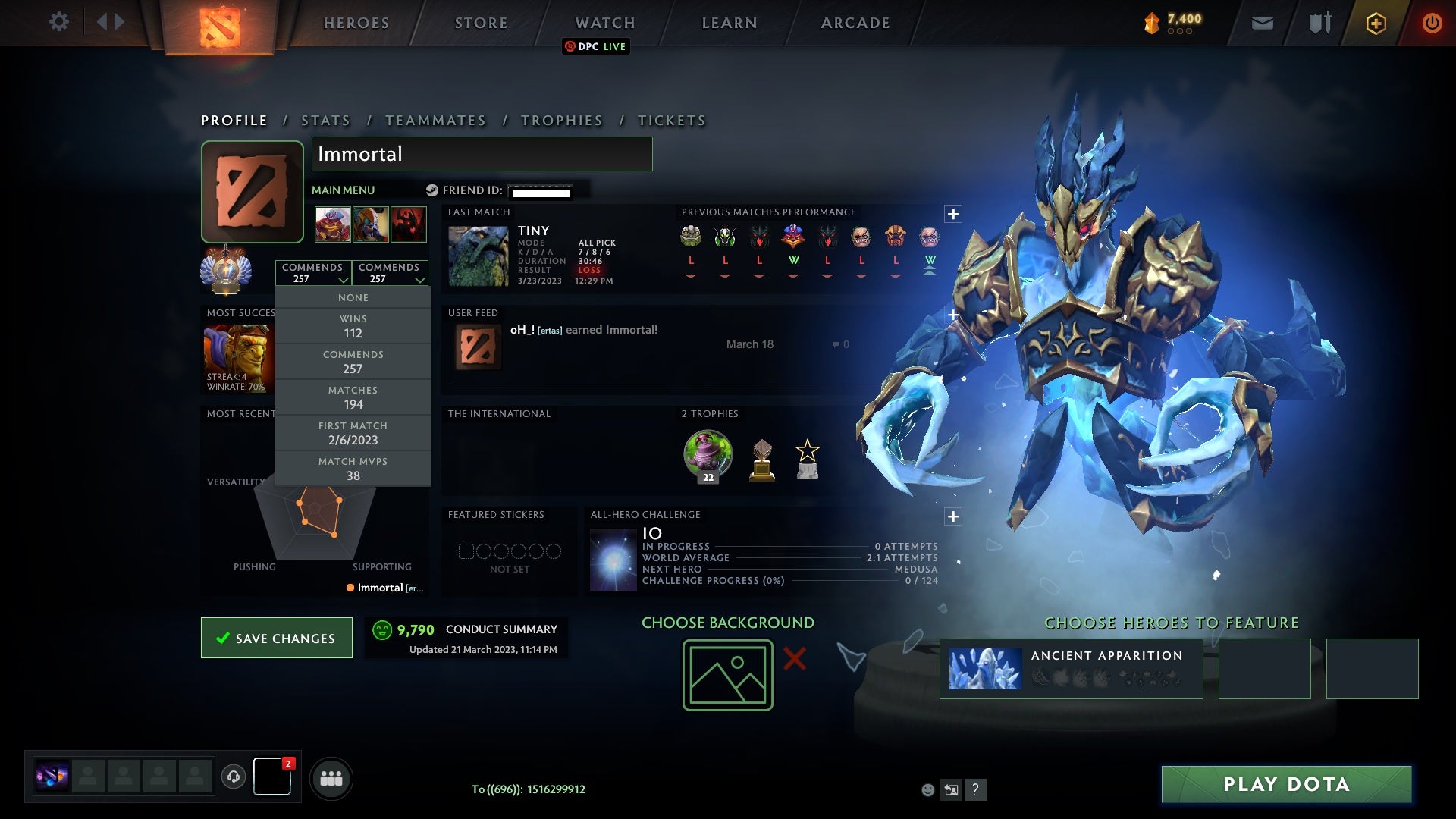This screenshot has height=819, width=1456.
Task: Open the settings gear icon
Action: point(60,22)
